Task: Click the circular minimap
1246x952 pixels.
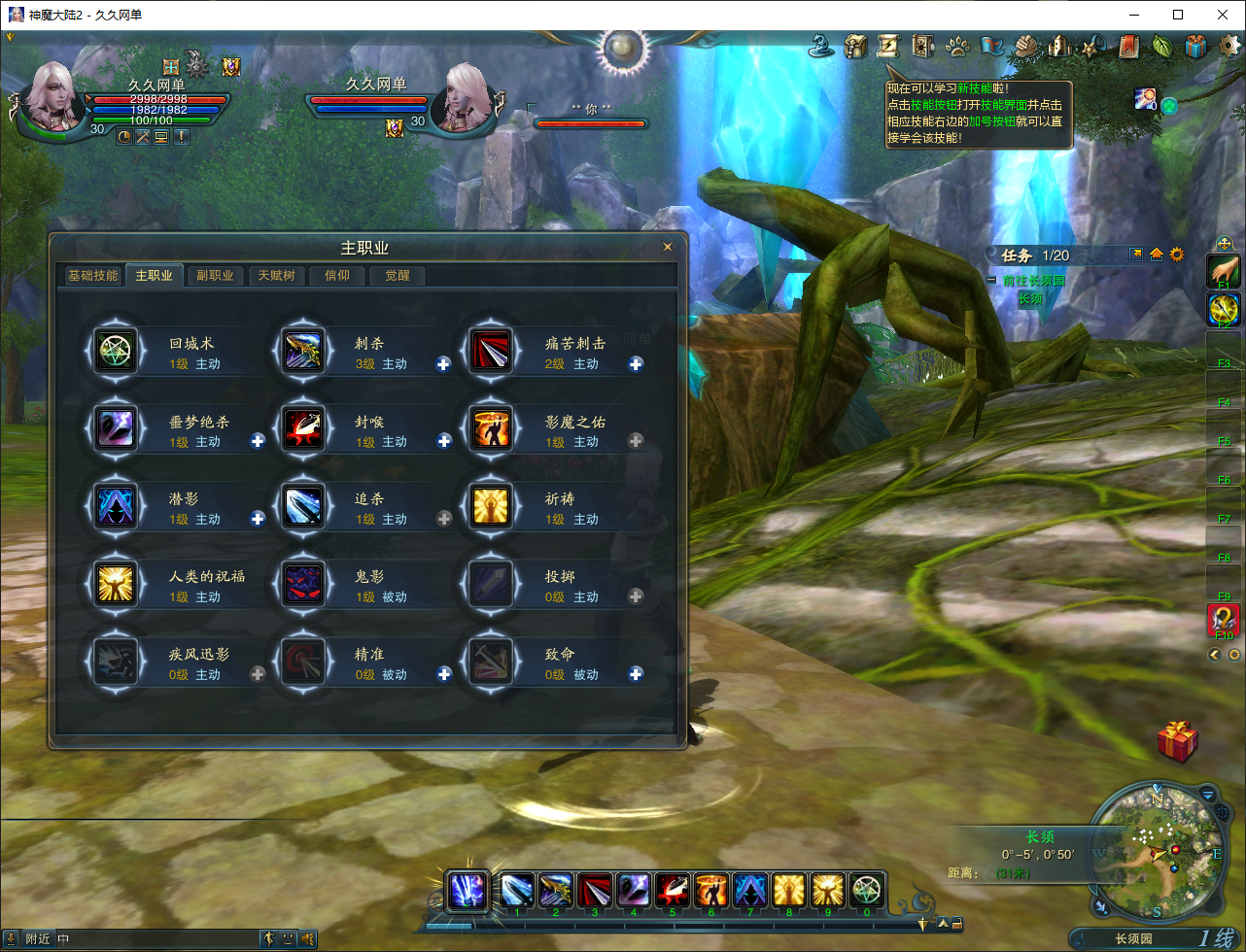Action: (x=1157, y=850)
